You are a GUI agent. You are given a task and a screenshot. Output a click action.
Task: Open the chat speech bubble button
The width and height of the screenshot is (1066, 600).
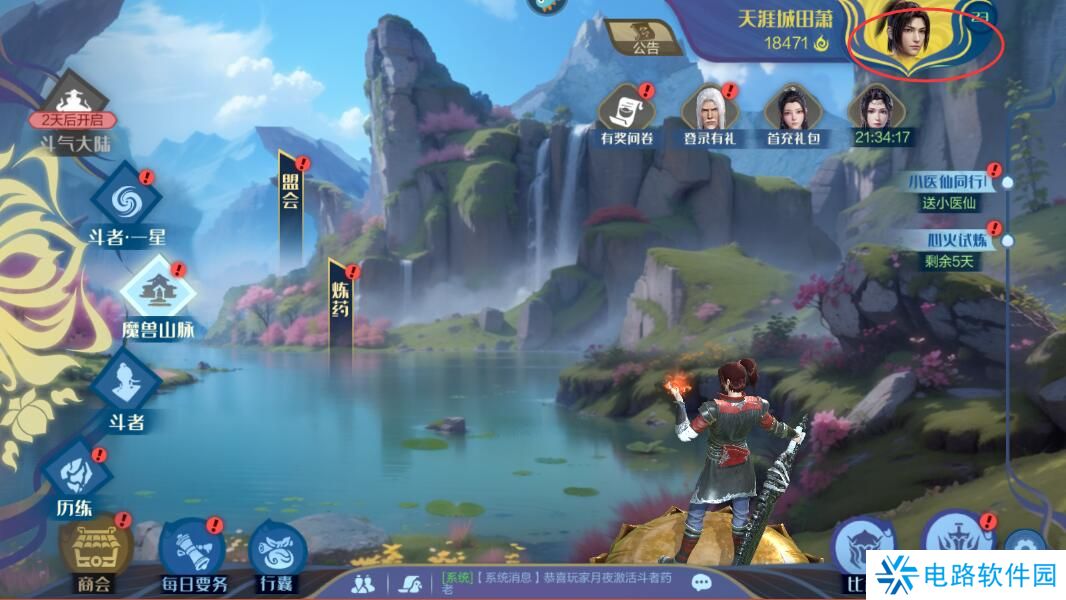(x=701, y=581)
